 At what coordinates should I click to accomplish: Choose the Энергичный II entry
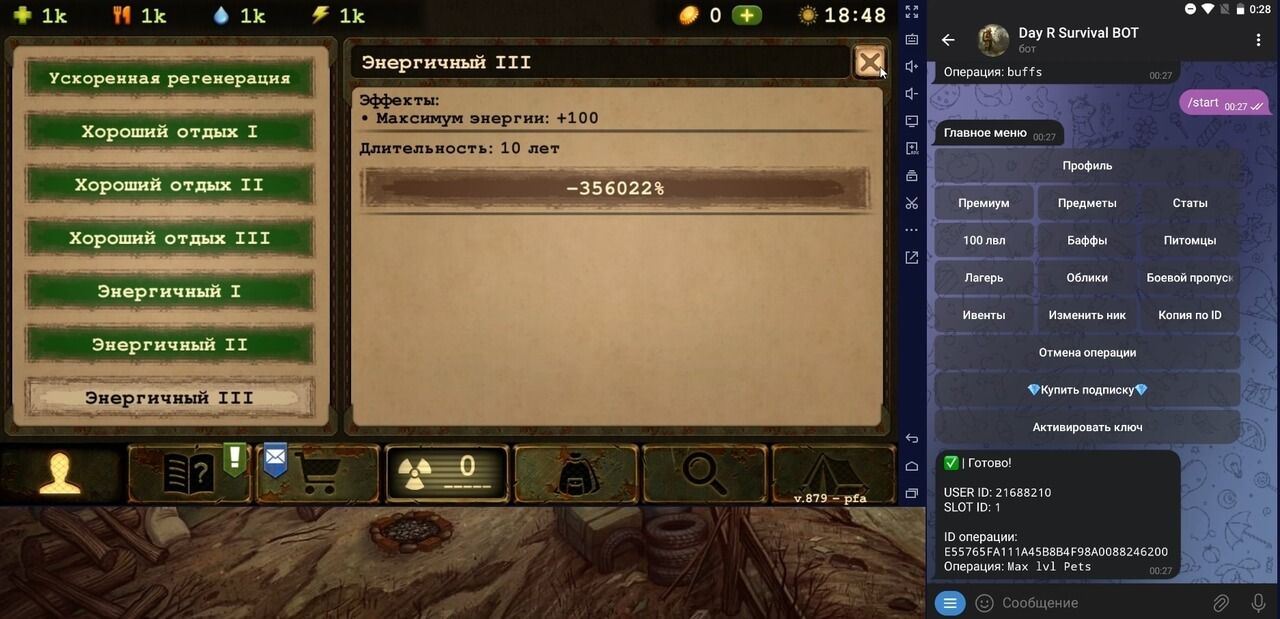(169, 345)
